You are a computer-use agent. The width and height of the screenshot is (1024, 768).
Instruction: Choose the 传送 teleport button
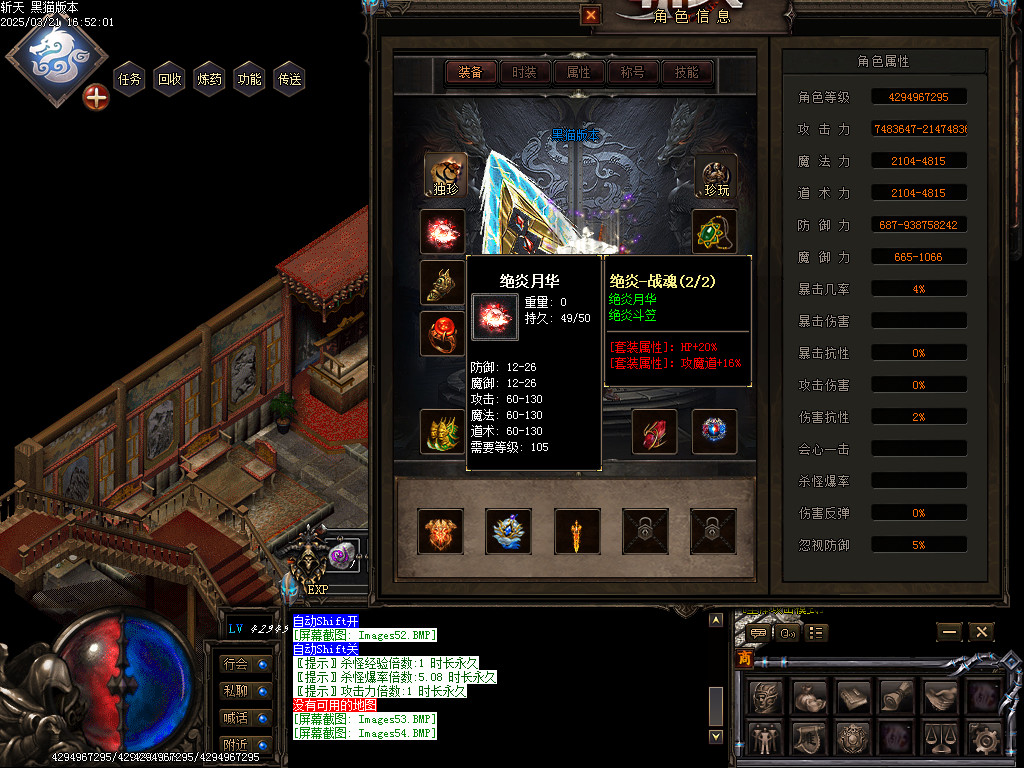click(289, 79)
